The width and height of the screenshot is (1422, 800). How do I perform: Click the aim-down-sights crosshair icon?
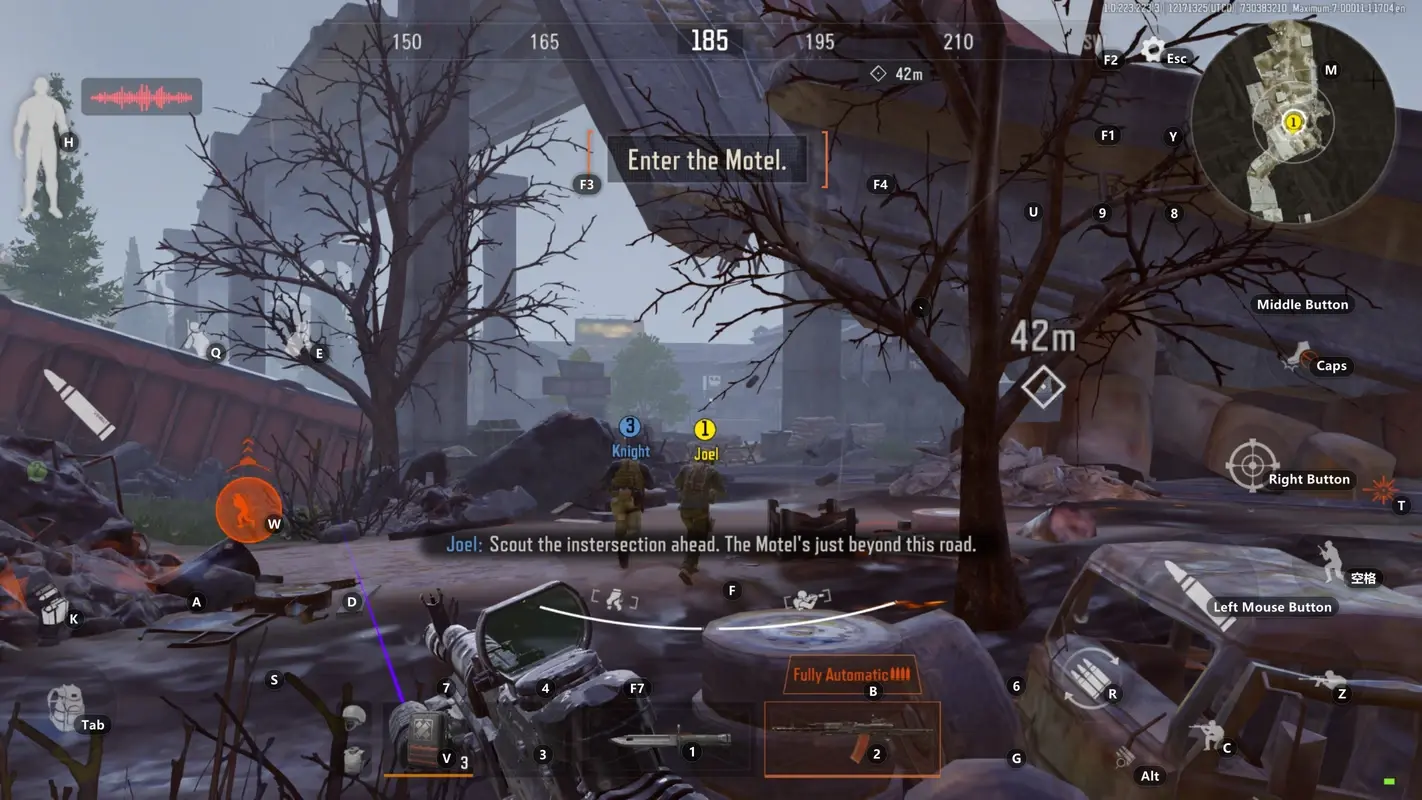1251,465
